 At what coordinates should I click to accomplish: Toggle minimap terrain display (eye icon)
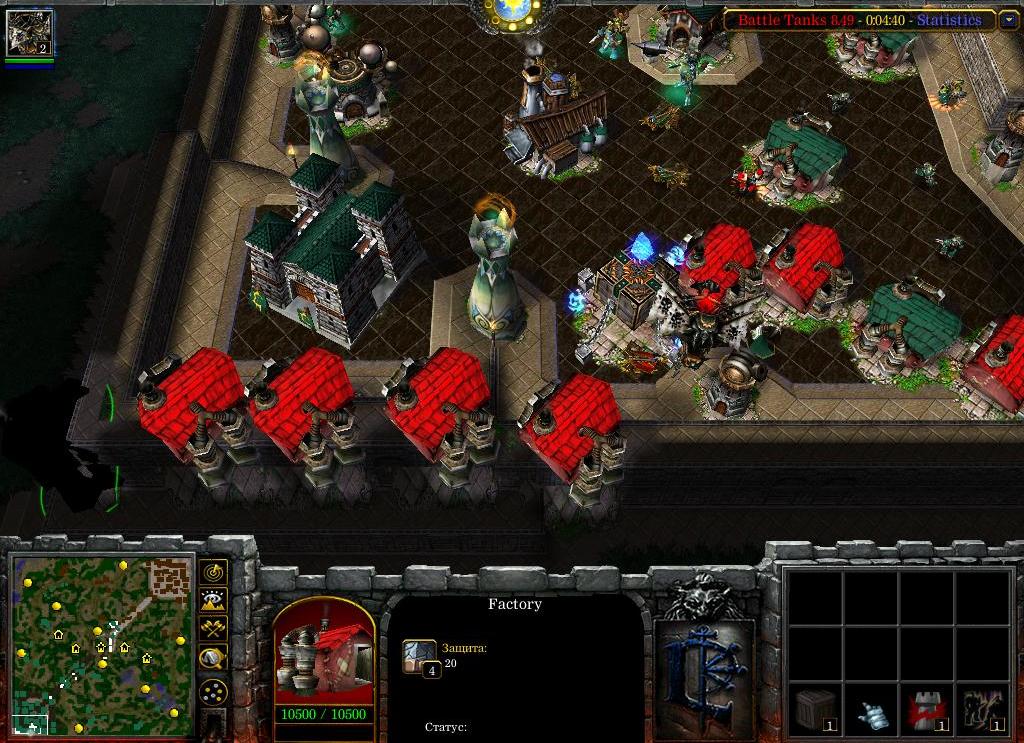[x=213, y=600]
